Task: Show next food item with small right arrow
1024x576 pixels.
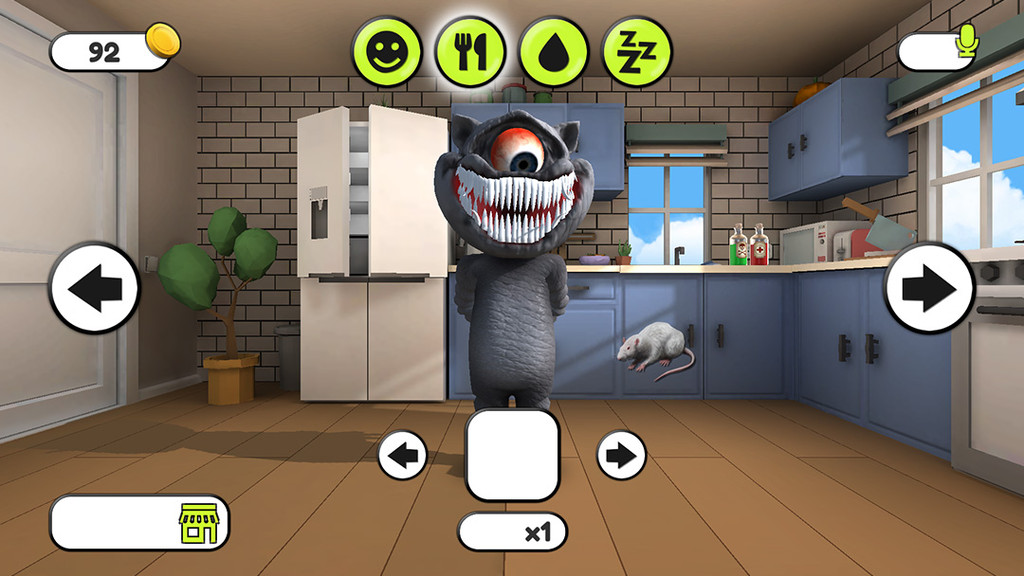Action: [x=621, y=456]
